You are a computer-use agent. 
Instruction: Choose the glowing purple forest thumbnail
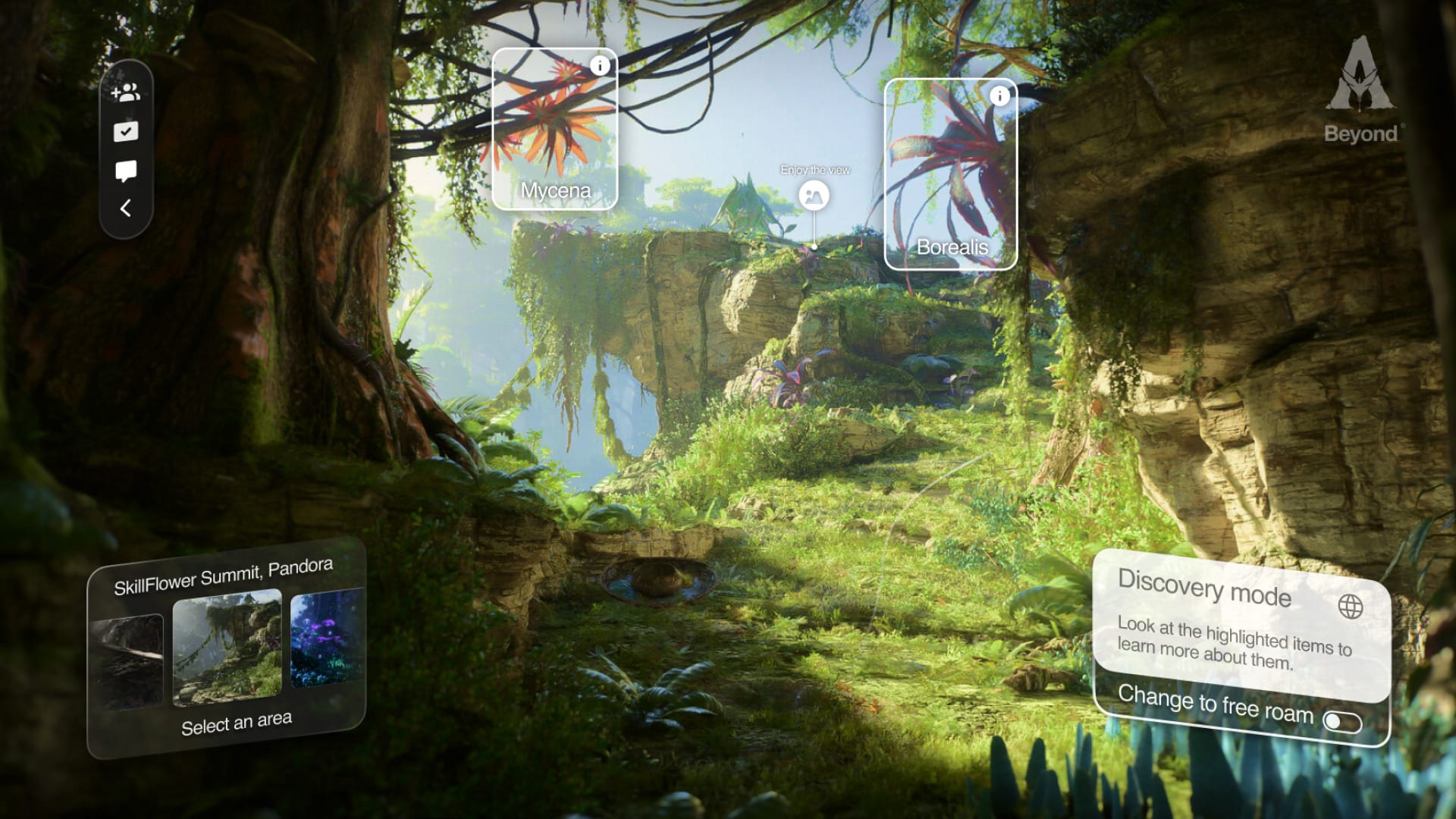point(327,639)
